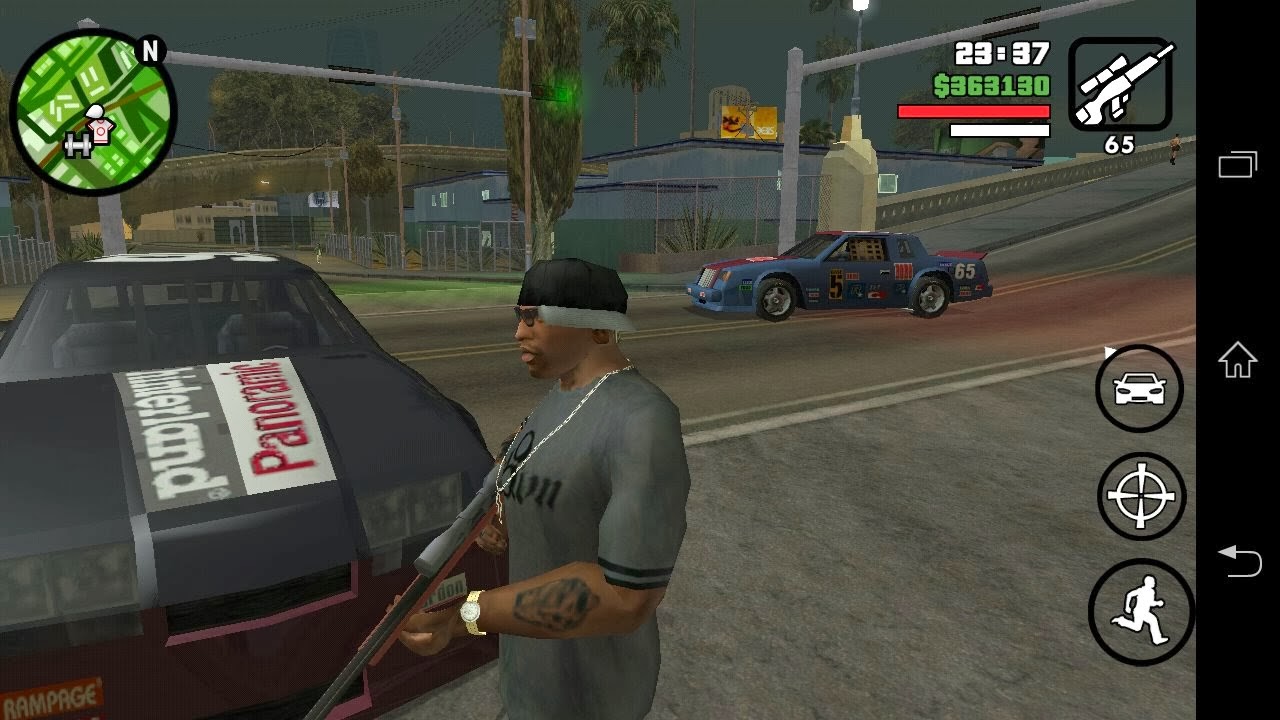Open the circular radar minimap

pos(93,112)
